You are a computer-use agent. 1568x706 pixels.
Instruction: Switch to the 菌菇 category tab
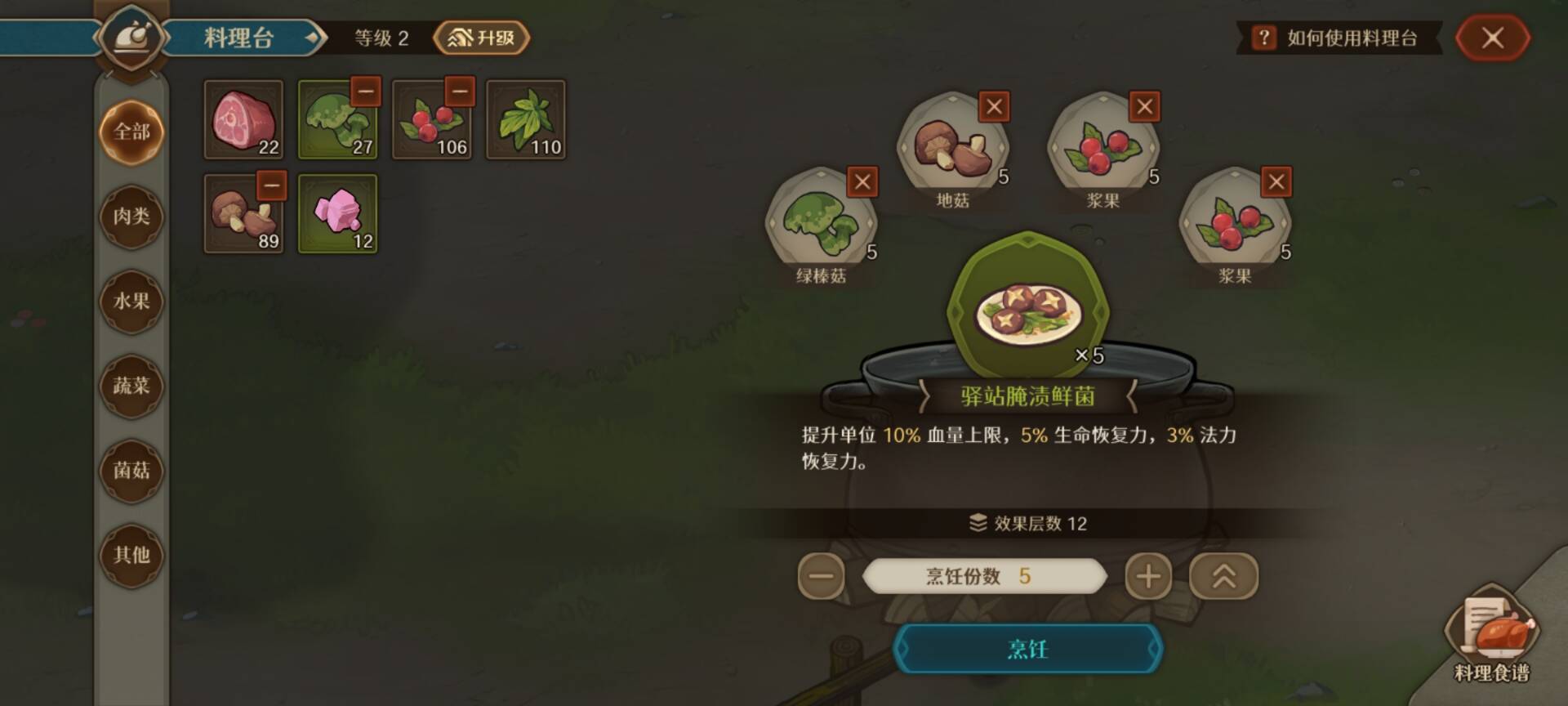click(131, 471)
